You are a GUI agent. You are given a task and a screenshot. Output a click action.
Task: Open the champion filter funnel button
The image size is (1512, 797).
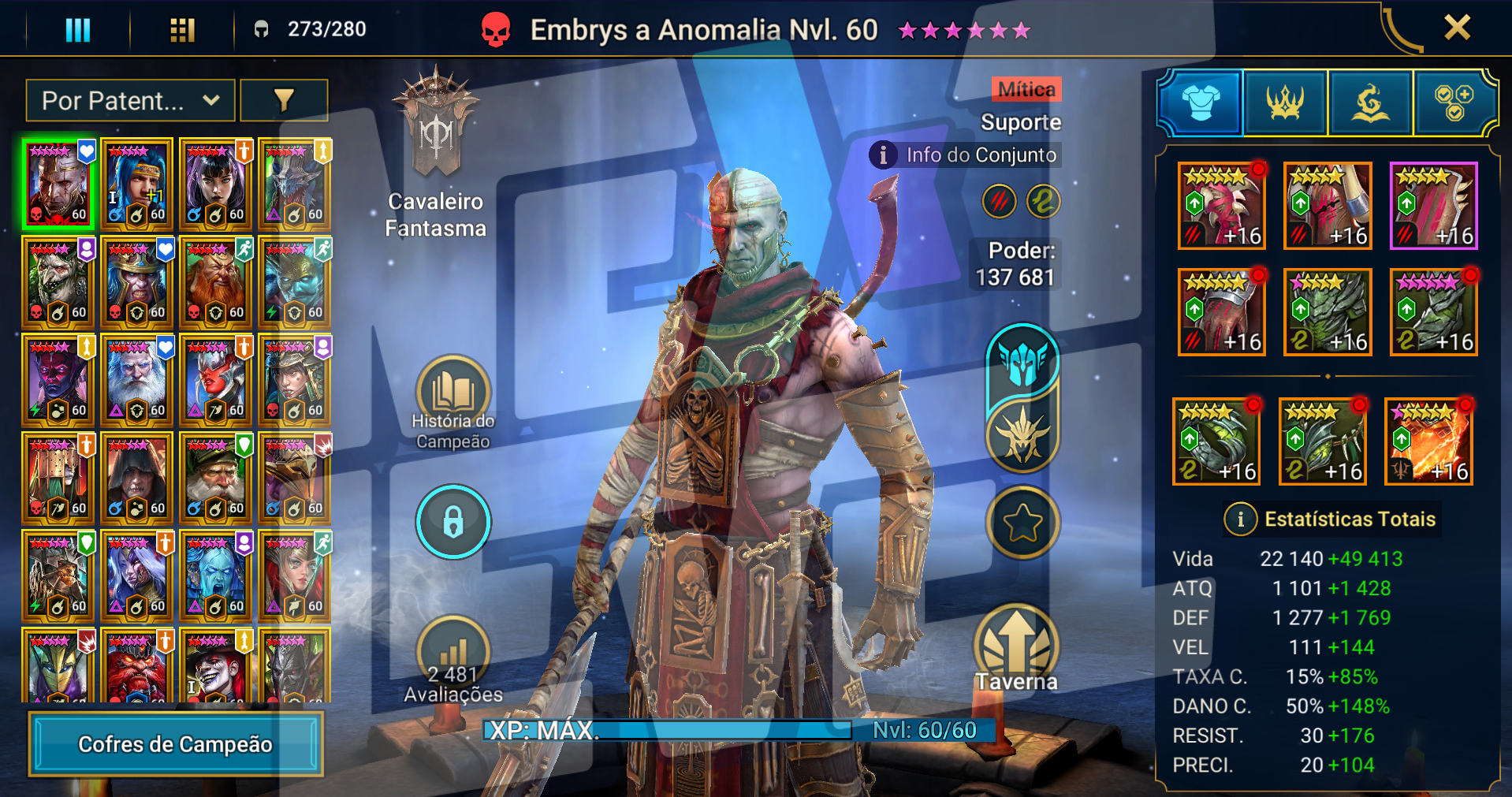(284, 100)
